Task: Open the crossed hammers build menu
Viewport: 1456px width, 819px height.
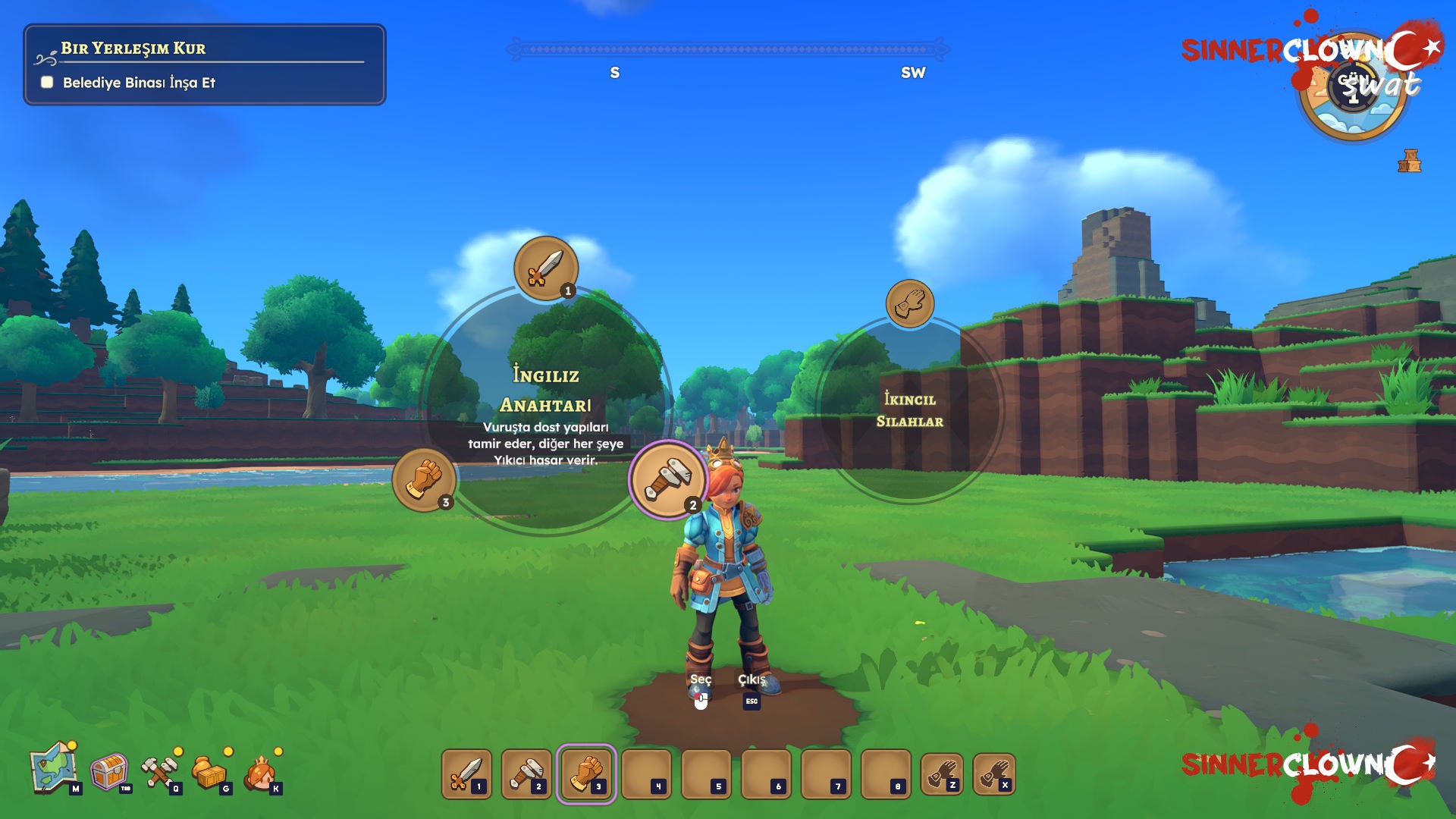Action: coord(159,772)
